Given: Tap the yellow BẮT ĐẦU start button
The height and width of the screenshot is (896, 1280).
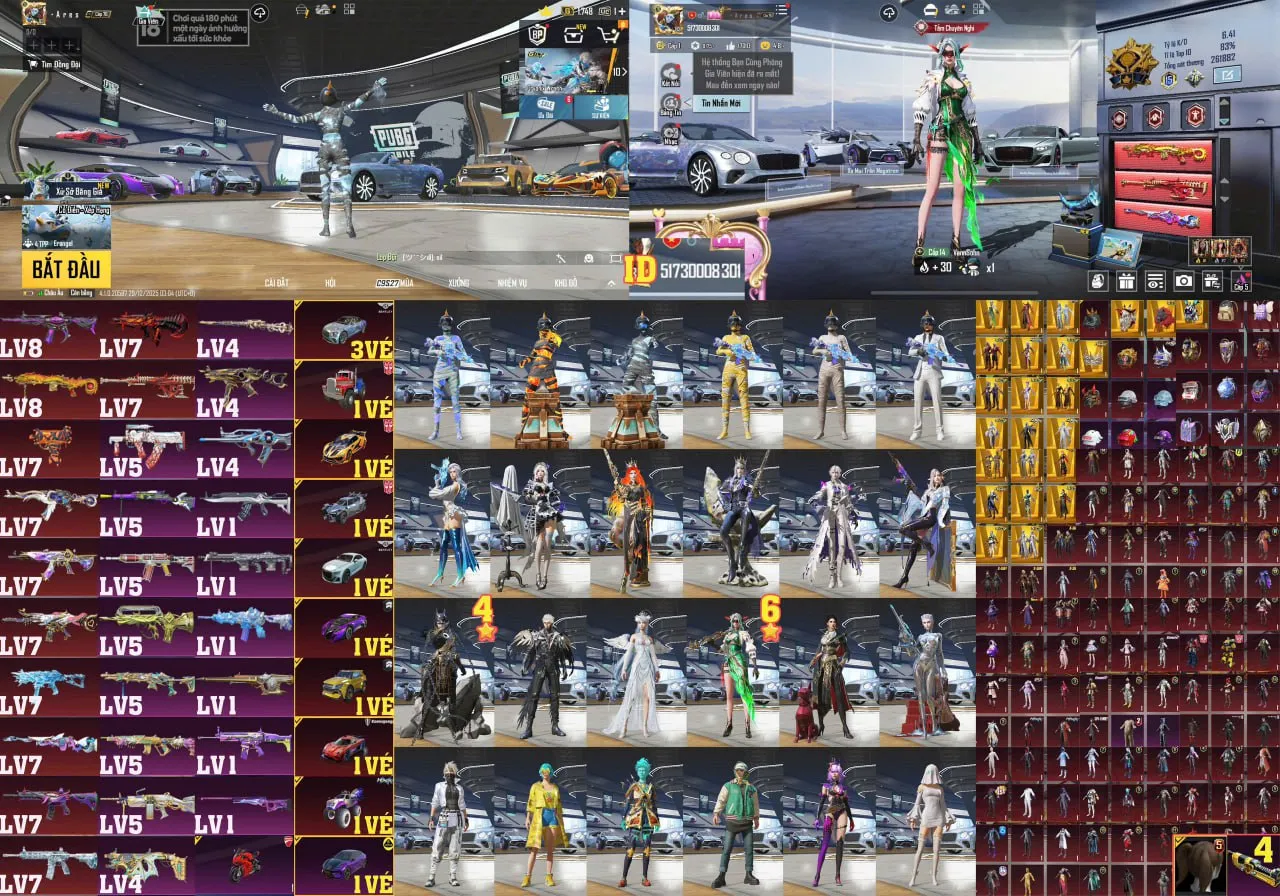Looking at the screenshot, I should click(66, 268).
